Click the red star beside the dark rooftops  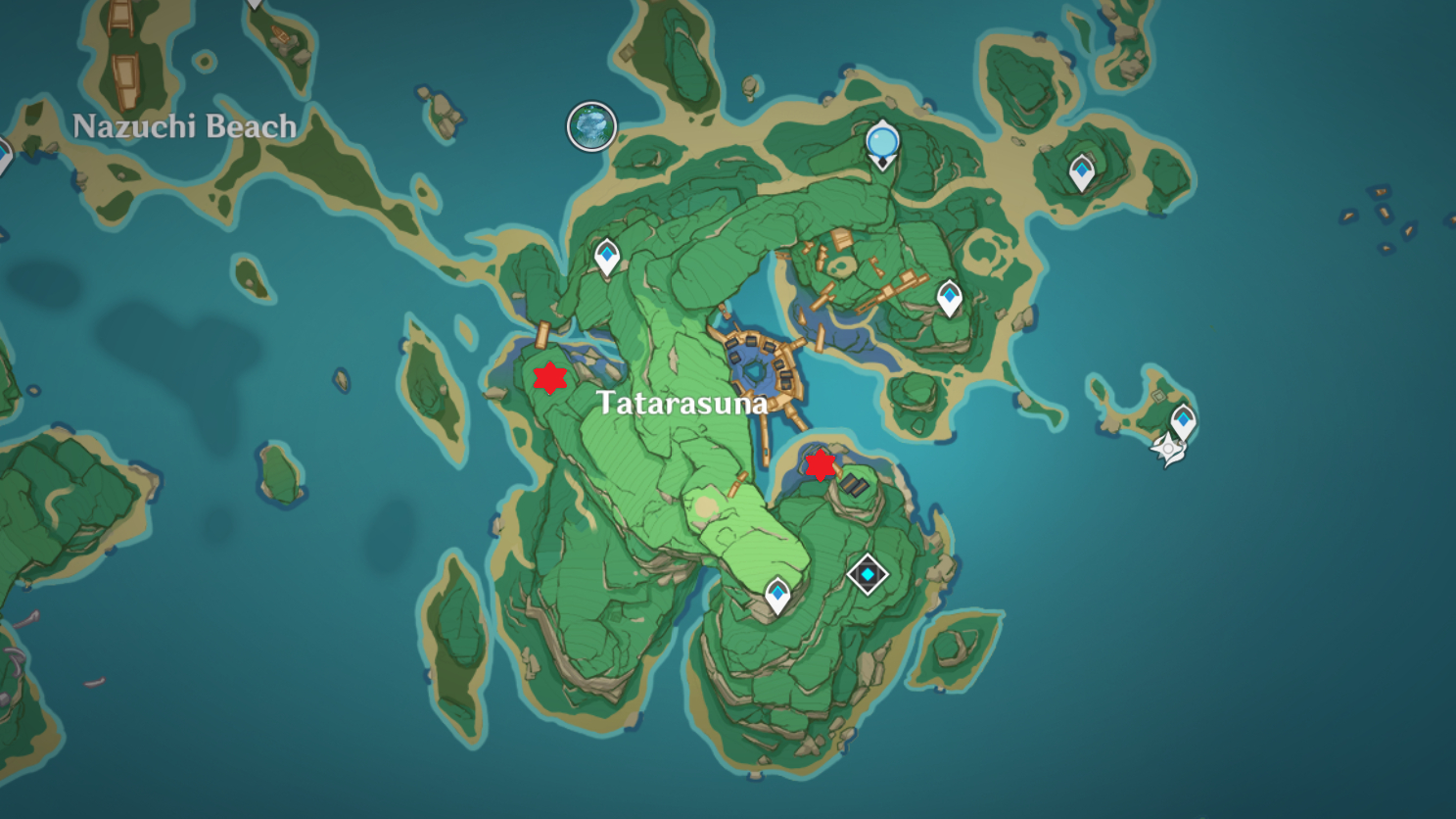820,464
